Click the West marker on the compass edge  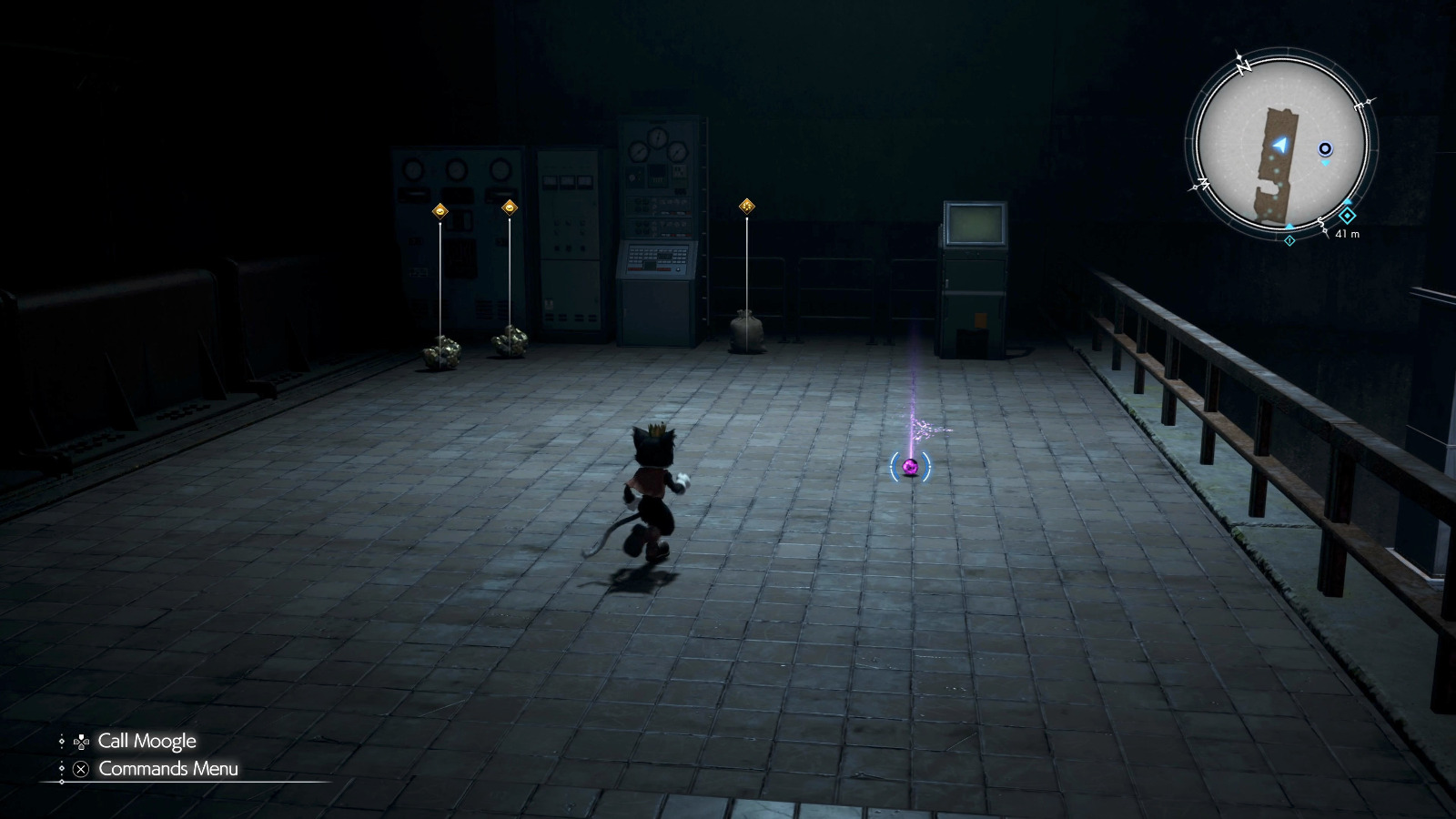pos(1202,183)
